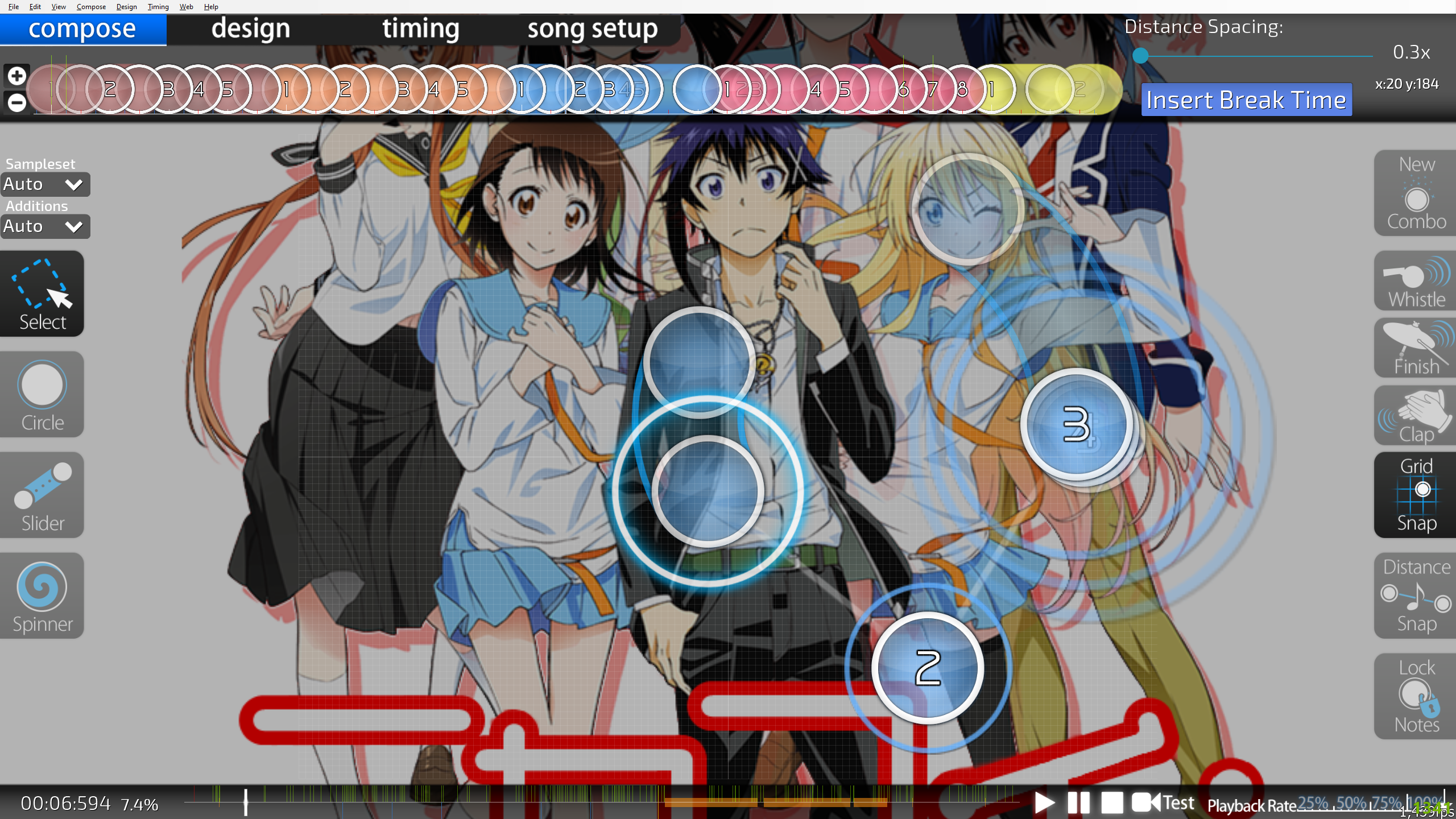Screen dimensions: 1456x819
Task: Open the timing tab
Action: (420, 29)
